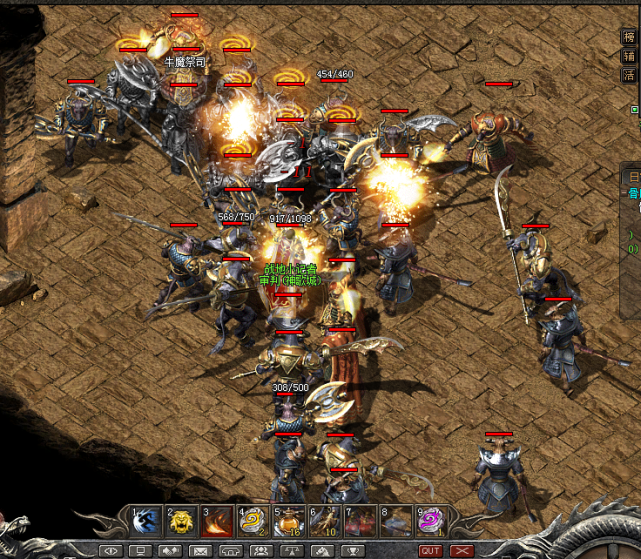Open the 活 activity button

[629, 74]
